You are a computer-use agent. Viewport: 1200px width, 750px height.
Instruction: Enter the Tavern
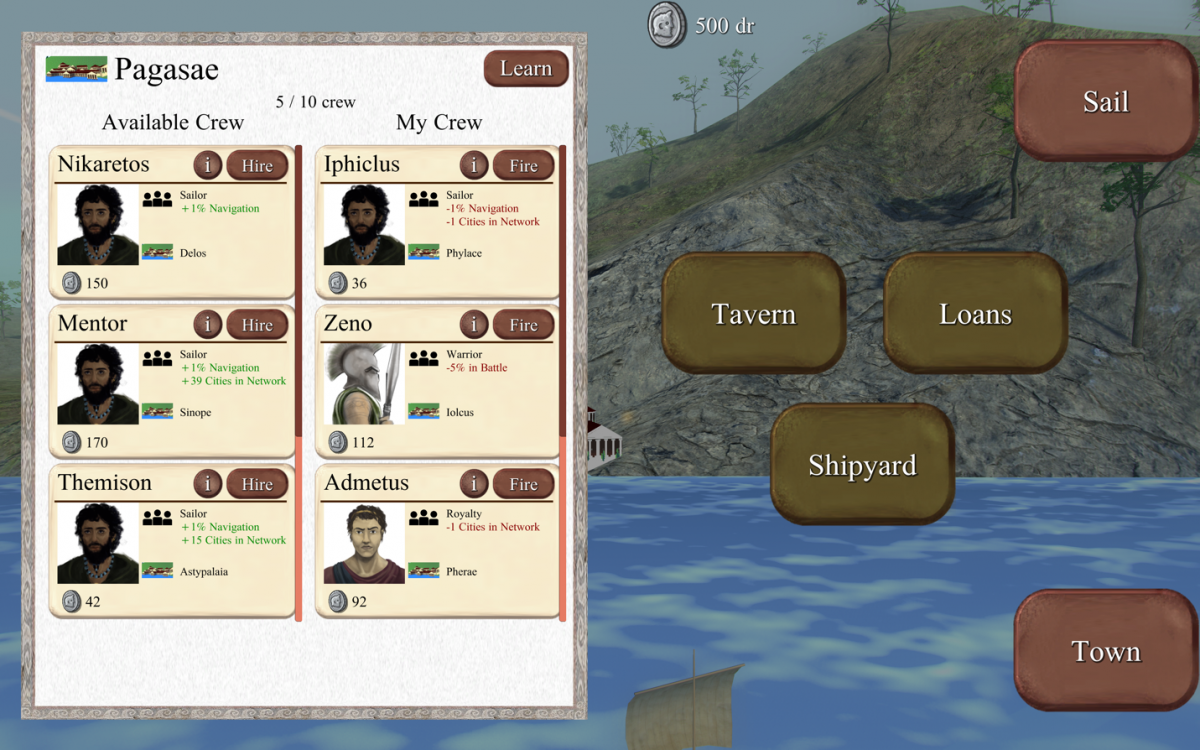tap(754, 314)
